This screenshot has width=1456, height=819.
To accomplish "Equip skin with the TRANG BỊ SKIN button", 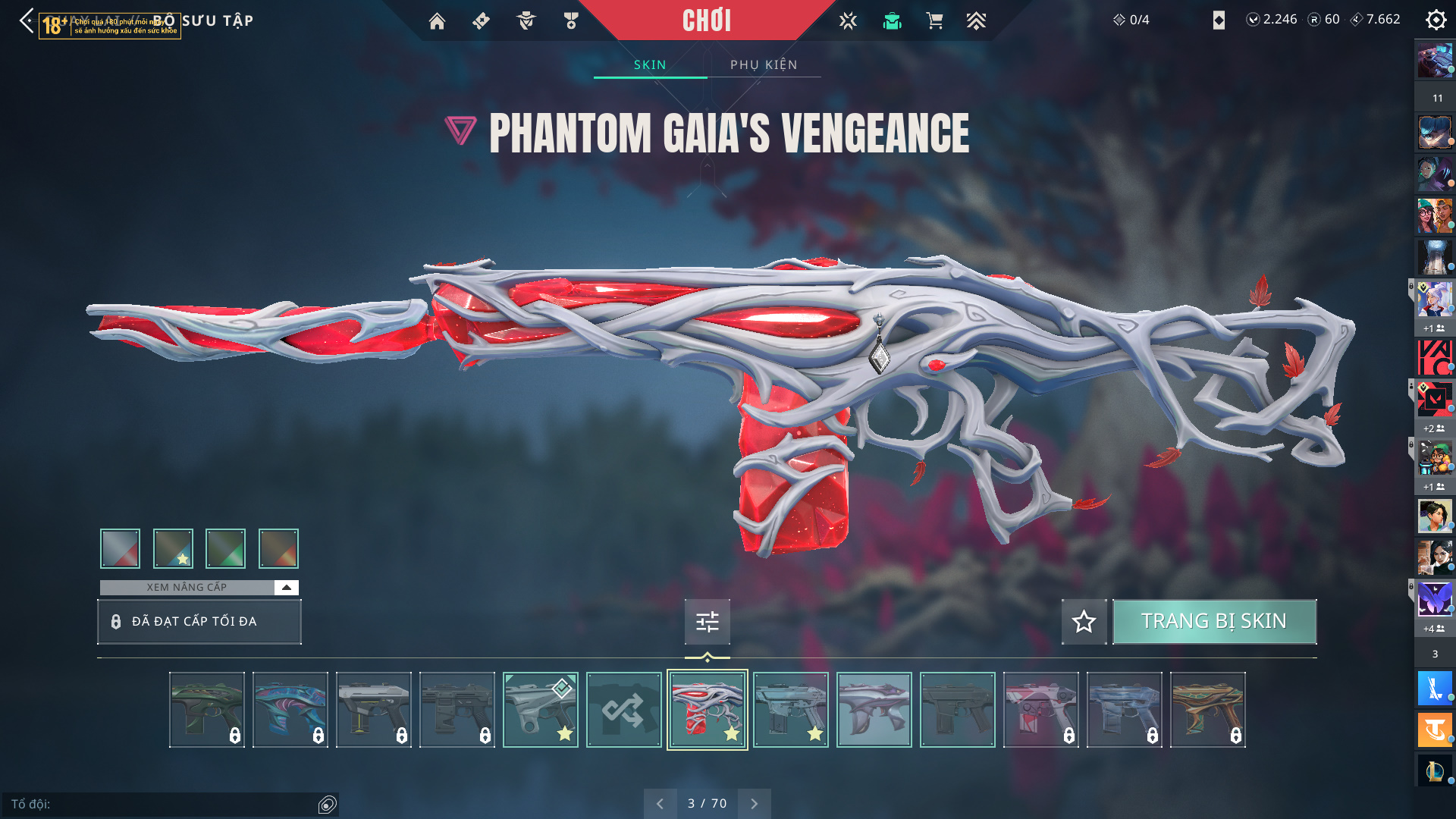I will 1213,622.
